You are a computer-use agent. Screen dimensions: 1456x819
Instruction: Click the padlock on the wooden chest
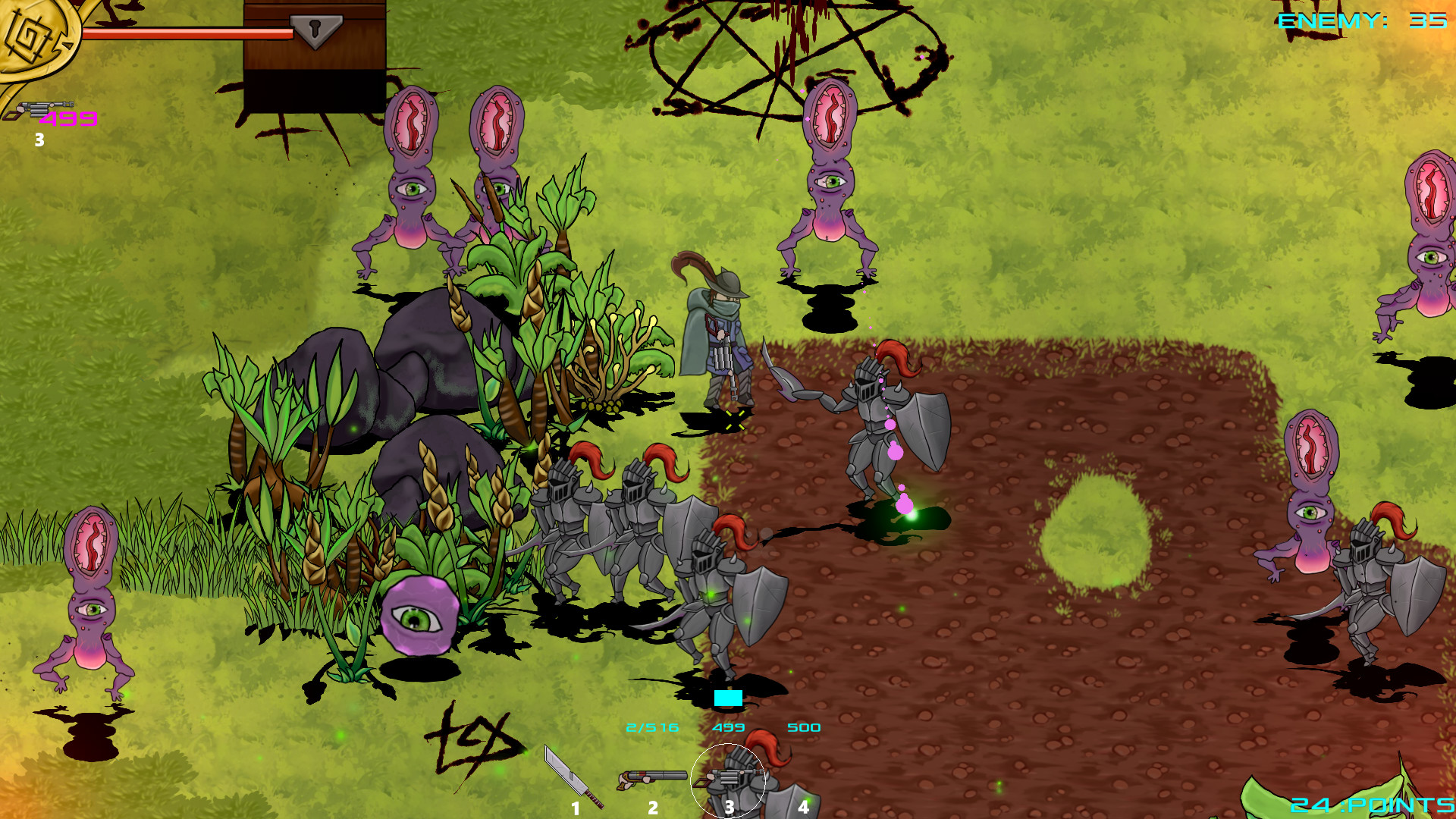(315, 32)
